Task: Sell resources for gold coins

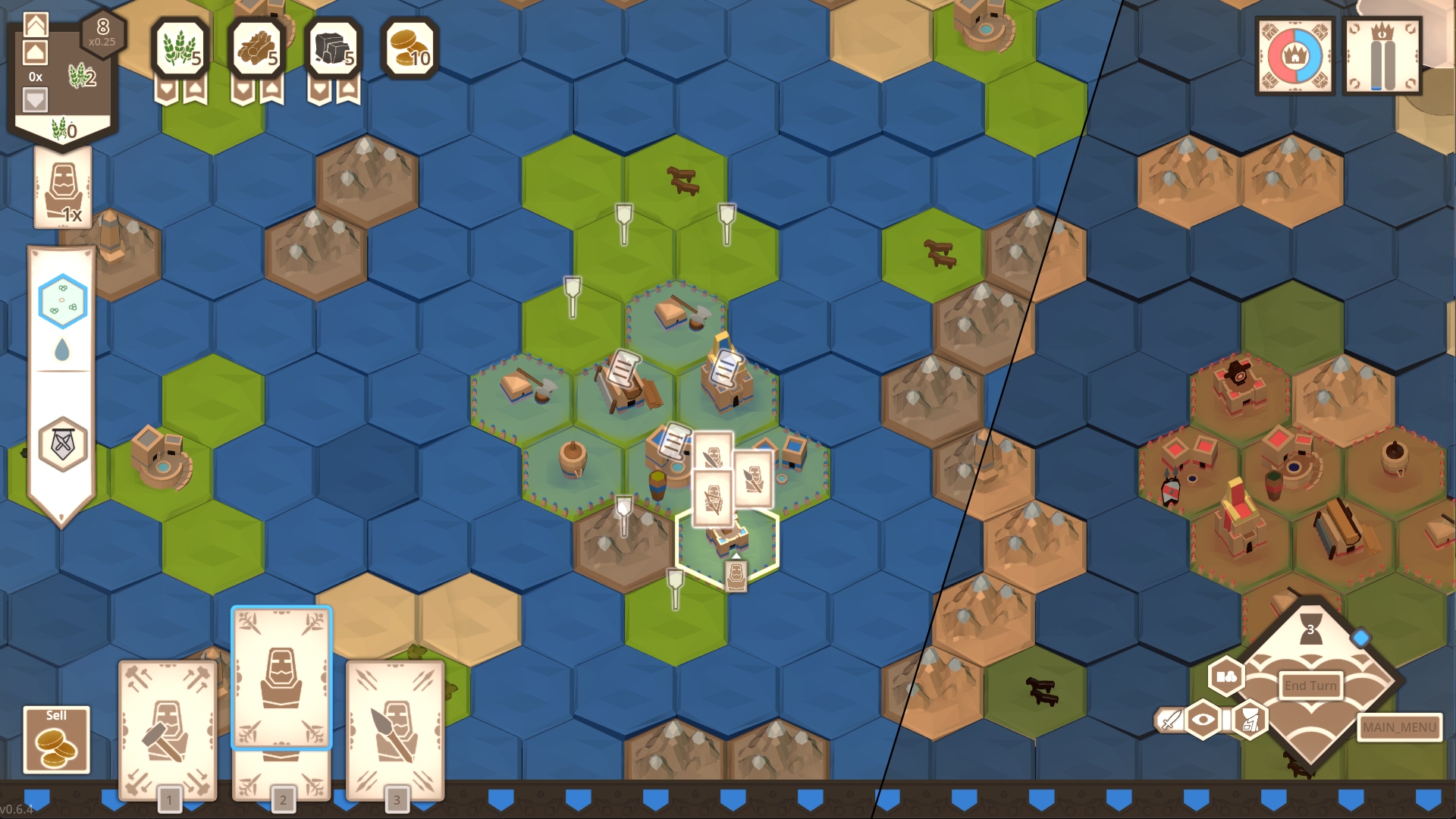Action: point(56,739)
